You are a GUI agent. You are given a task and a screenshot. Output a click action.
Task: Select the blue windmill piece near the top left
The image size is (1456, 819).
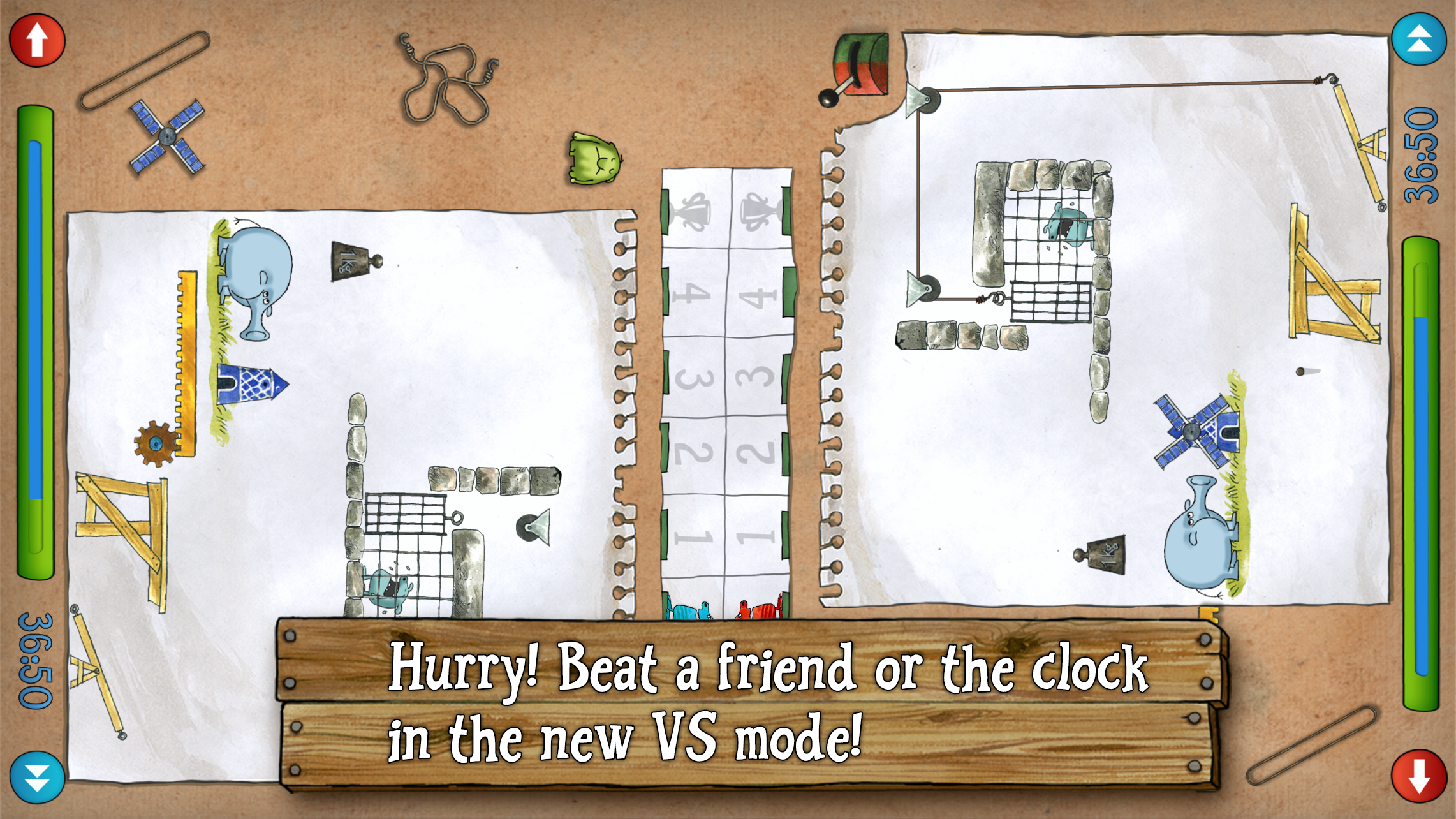coord(167,135)
